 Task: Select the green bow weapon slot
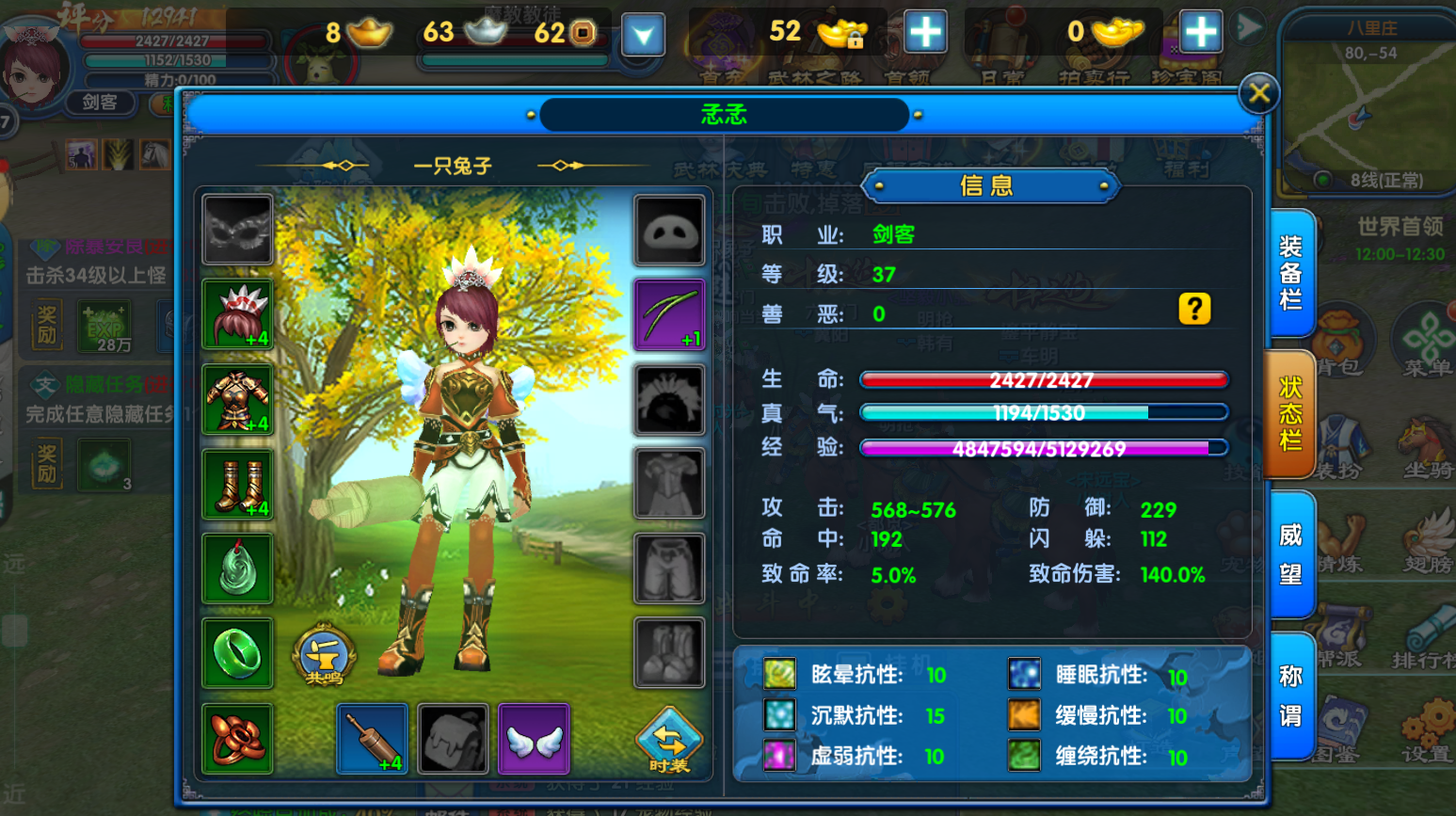click(669, 314)
